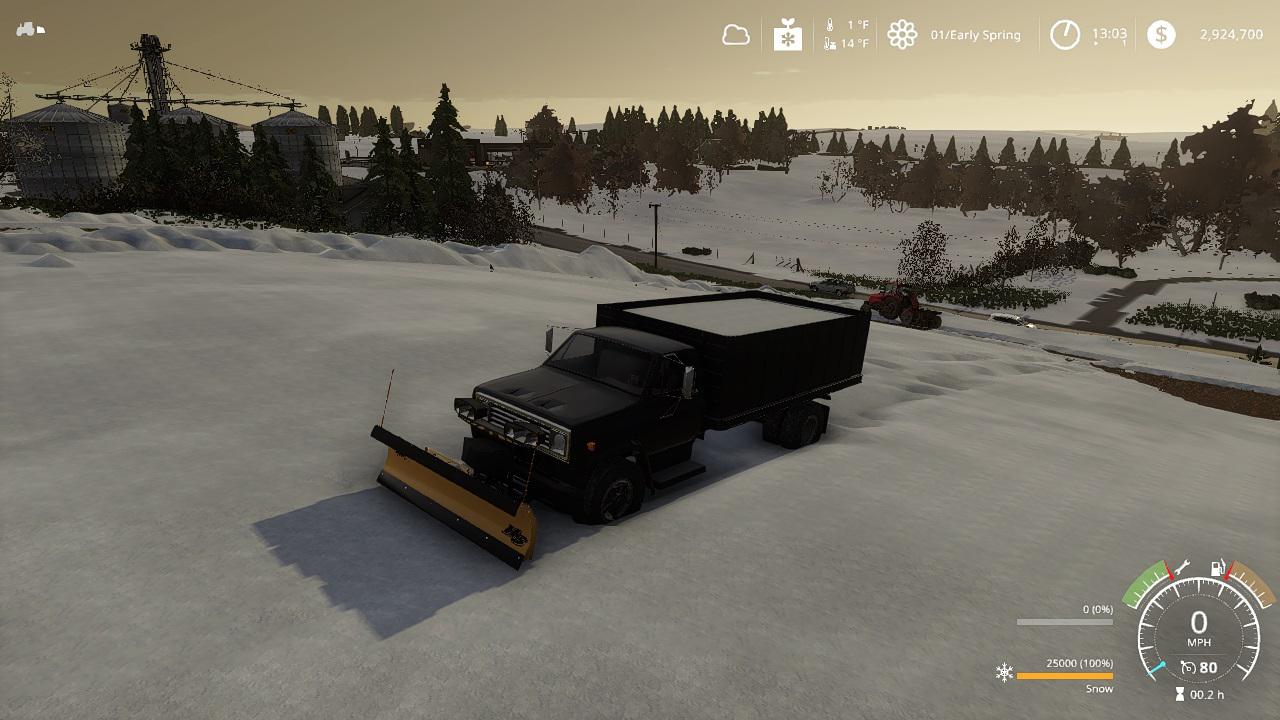Open the dollar sign money icon
This screenshot has width=1280, height=720.
click(x=1161, y=35)
